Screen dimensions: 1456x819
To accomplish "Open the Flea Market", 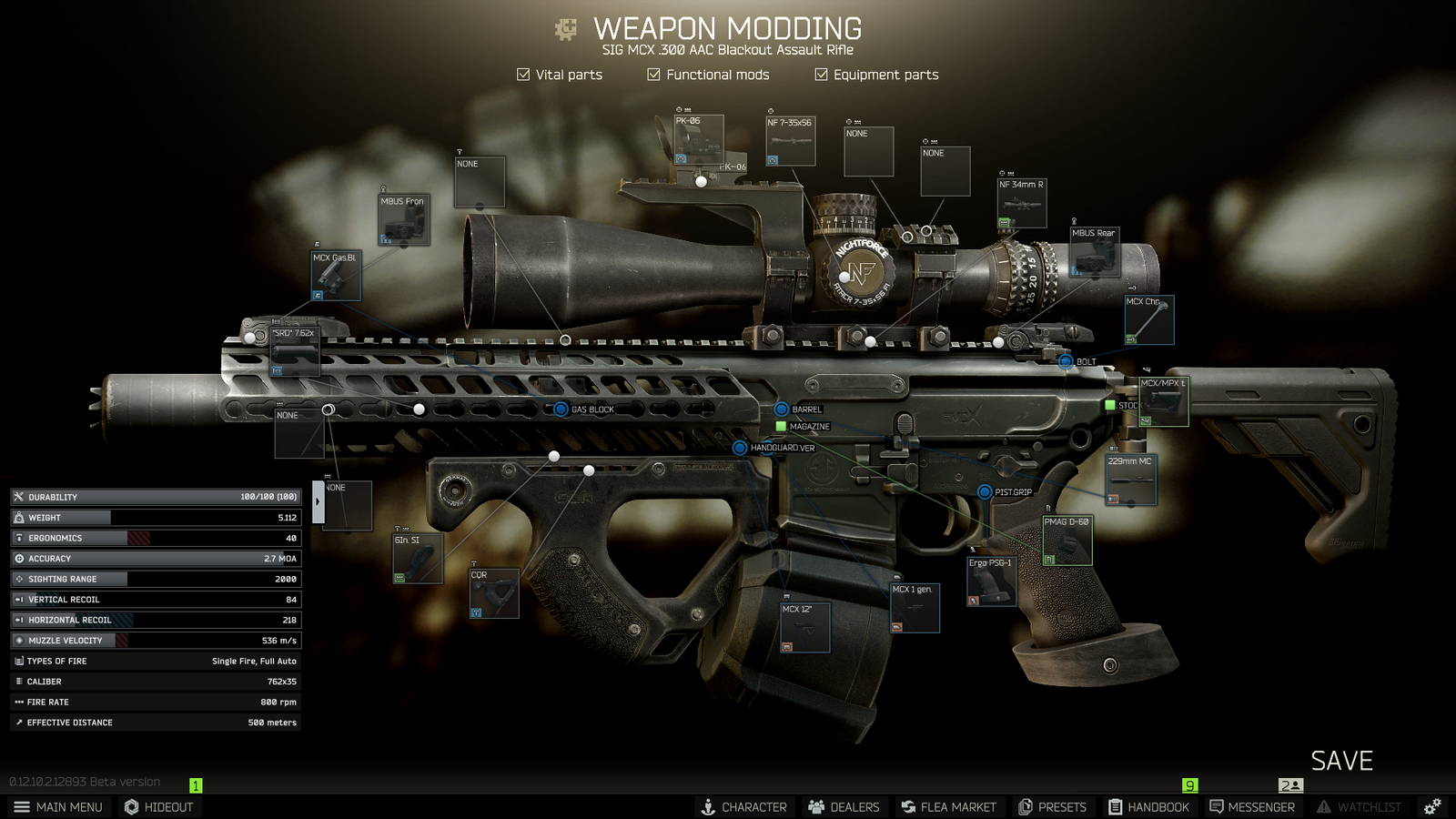I will tap(948, 807).
